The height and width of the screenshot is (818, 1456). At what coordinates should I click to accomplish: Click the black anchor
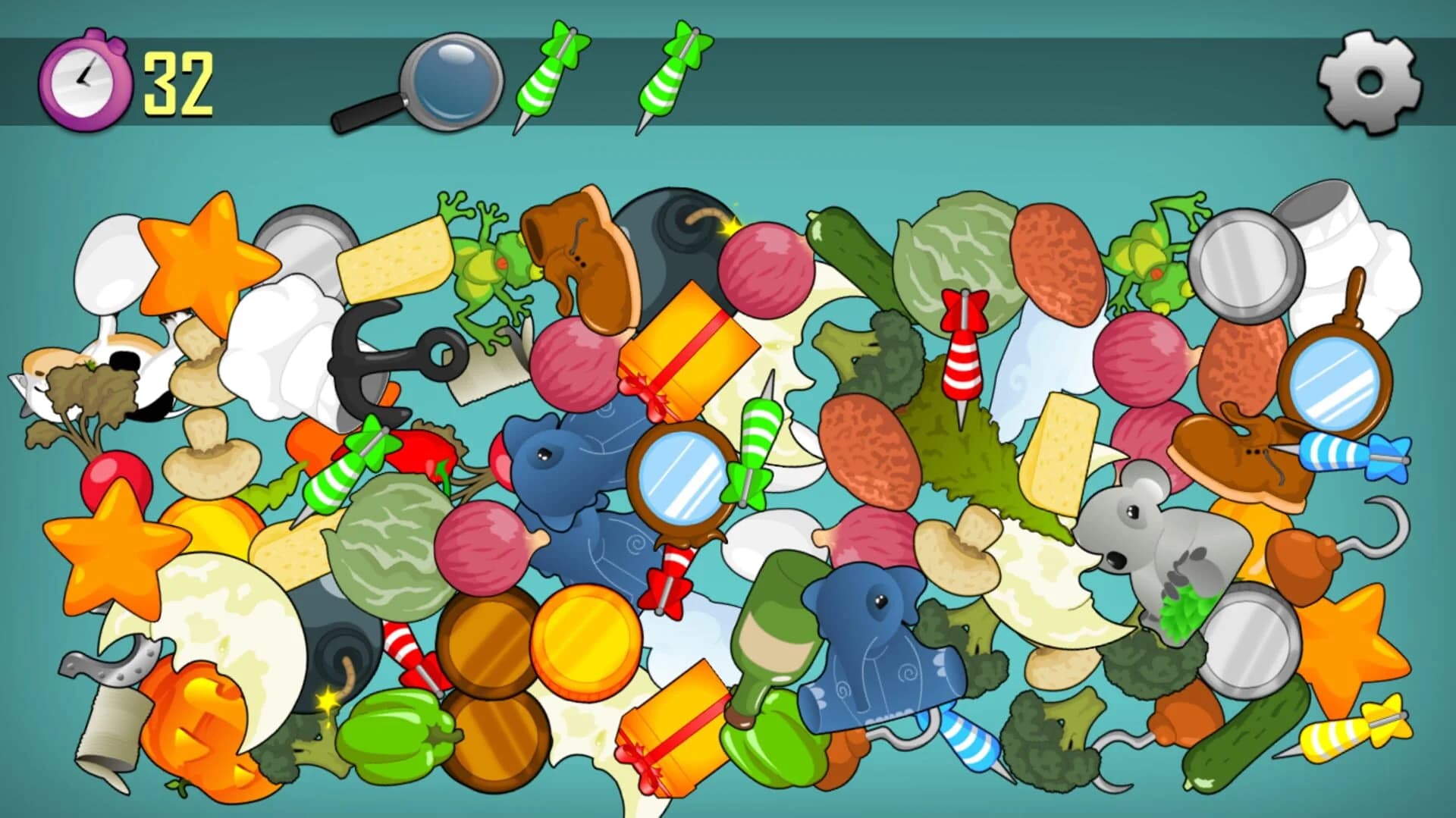tap(372, 356)
